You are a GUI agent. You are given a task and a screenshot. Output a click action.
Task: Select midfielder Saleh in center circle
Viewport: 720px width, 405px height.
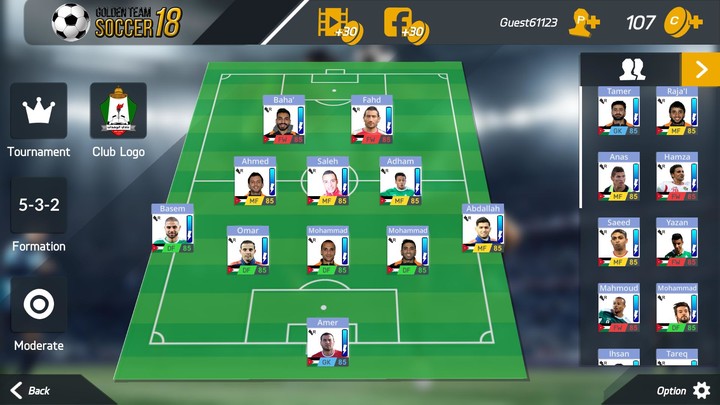pos(327,182)
